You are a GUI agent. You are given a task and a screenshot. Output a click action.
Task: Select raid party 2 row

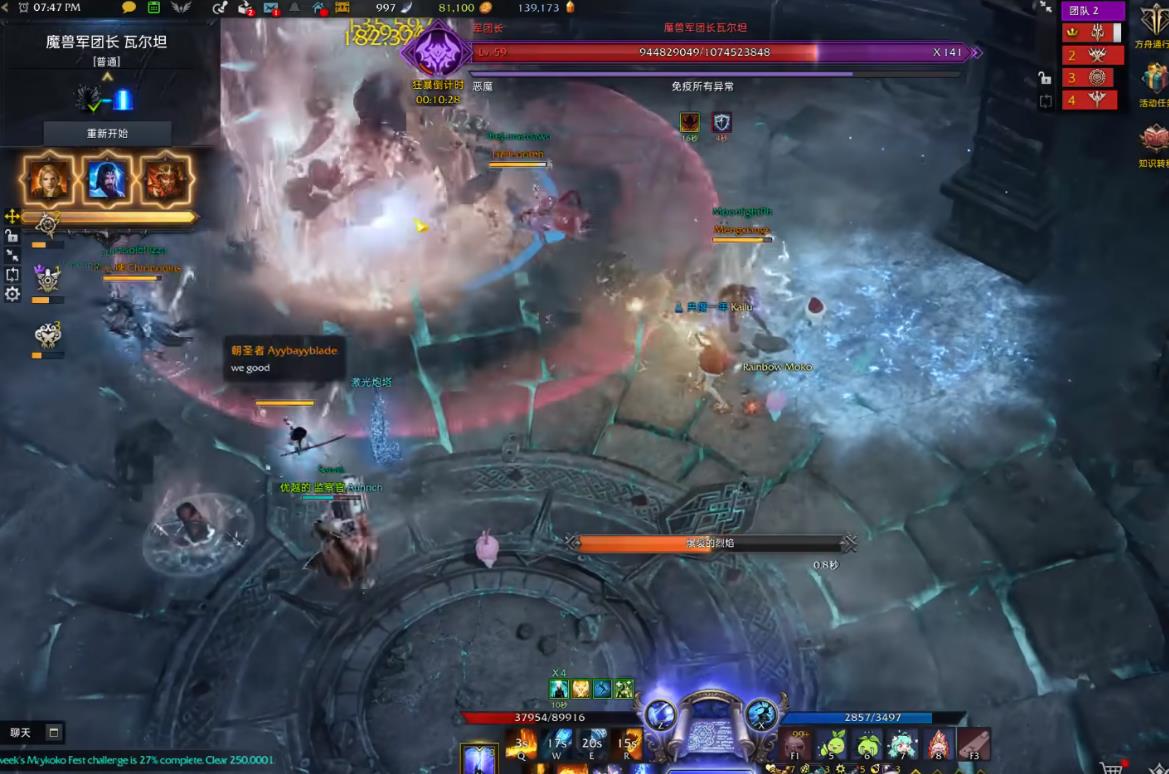[x=1092, y=55]
